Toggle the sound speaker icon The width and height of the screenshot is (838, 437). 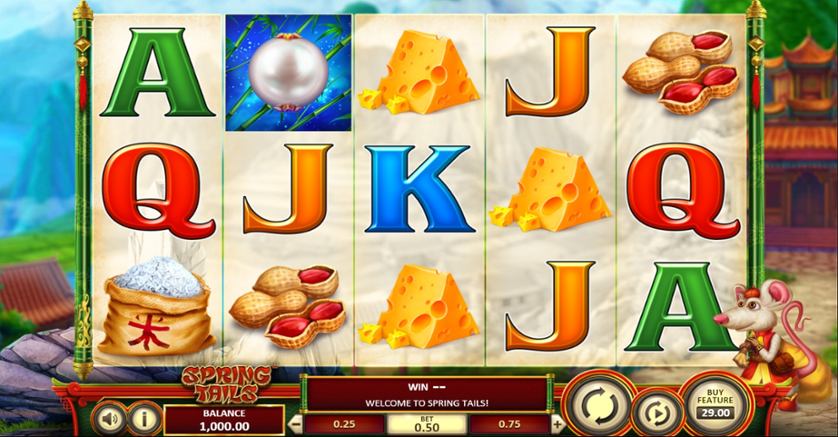click(x=109, y=417)
